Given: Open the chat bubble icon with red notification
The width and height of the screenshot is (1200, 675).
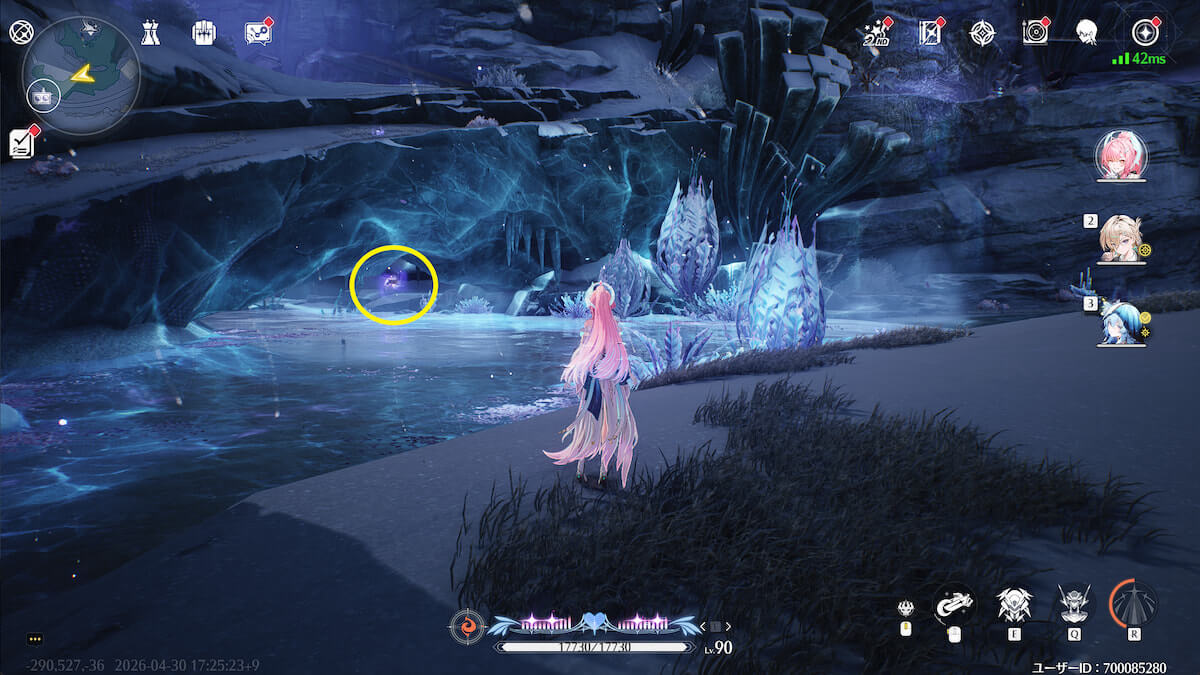Looking at the screenshot, I should [258, 33].
